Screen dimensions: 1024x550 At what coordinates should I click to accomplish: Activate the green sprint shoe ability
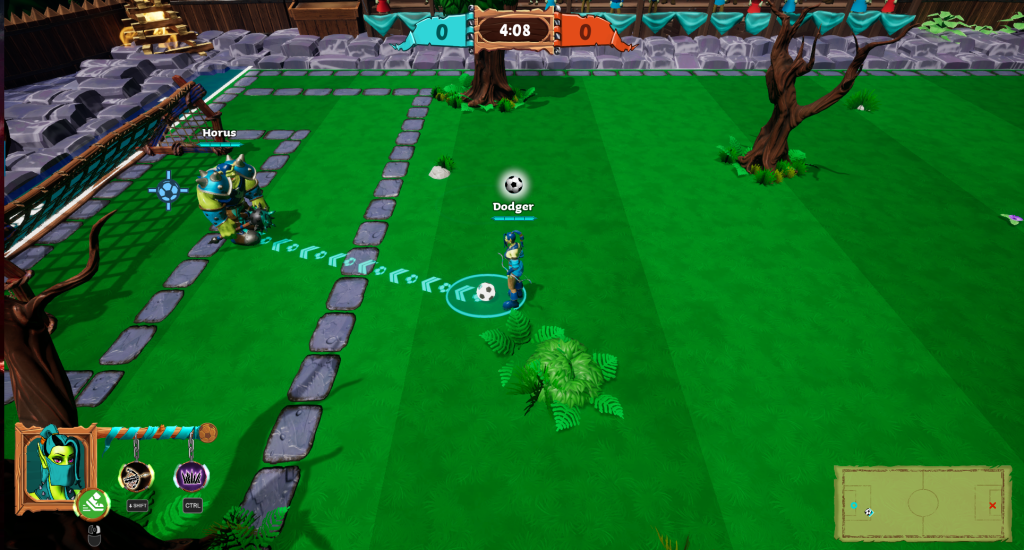pyautogui.click(x=92, y=502)
